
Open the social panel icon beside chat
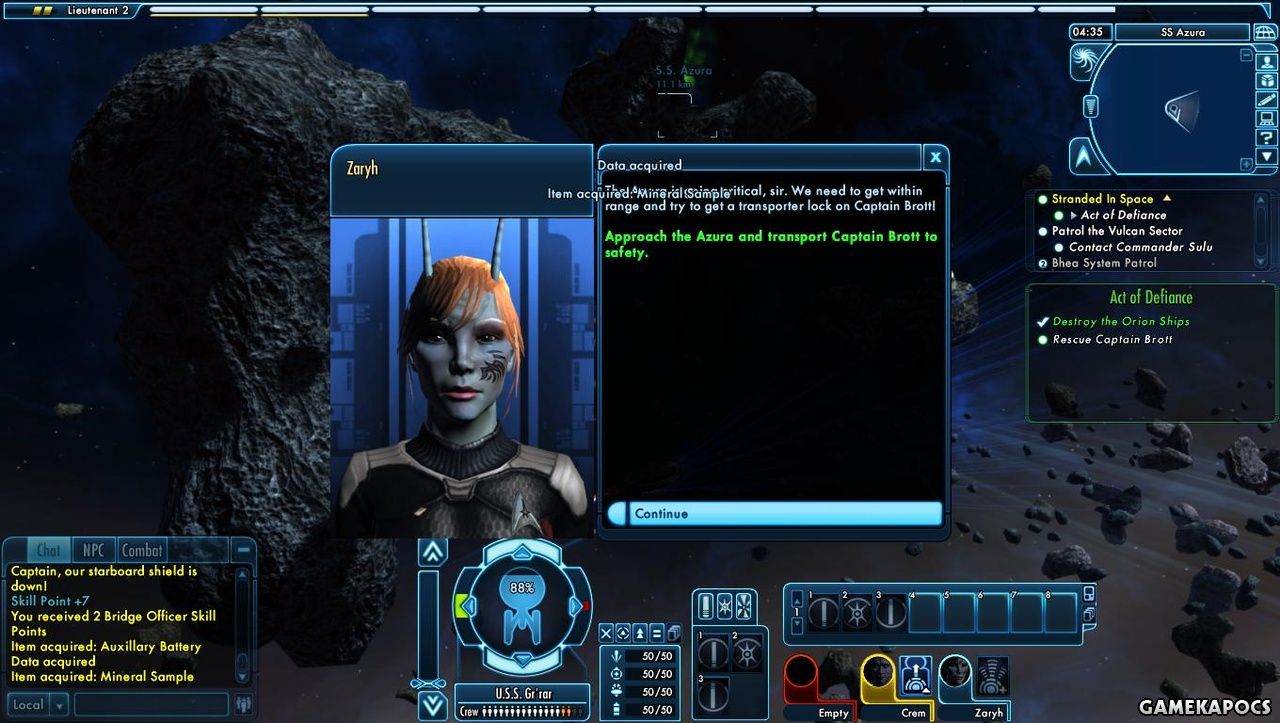click(x=243, y=705)
